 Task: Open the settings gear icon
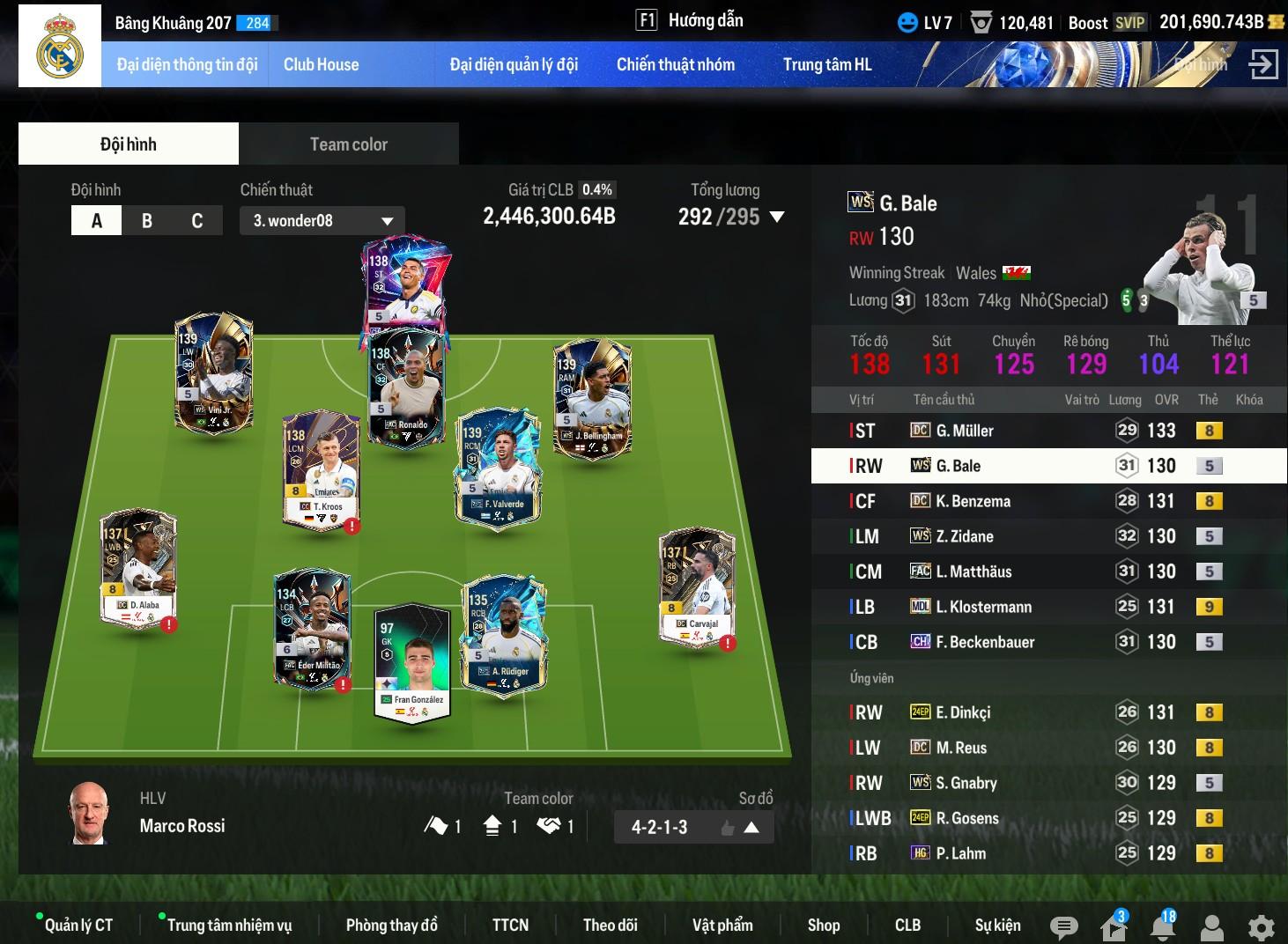click(1262, 926)
